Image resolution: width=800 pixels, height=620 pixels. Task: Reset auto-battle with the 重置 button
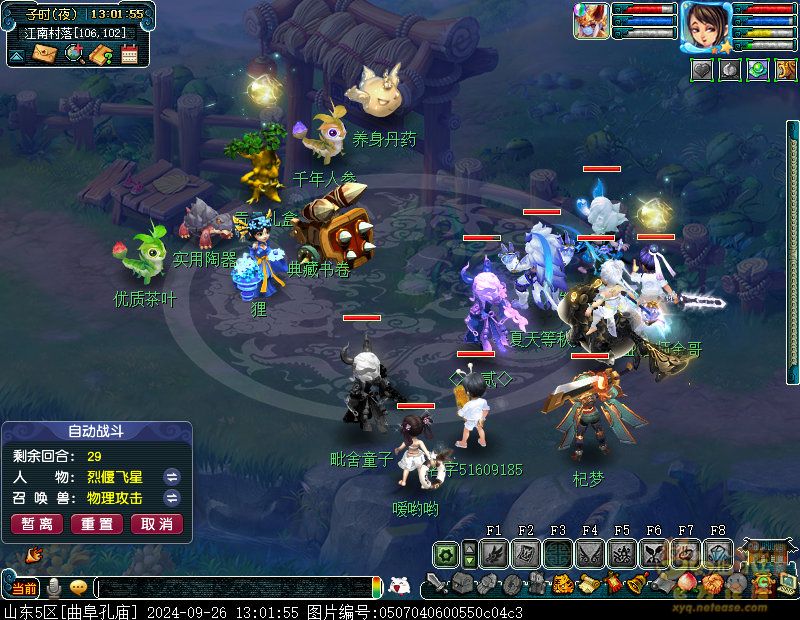click(x=97, y=524)
